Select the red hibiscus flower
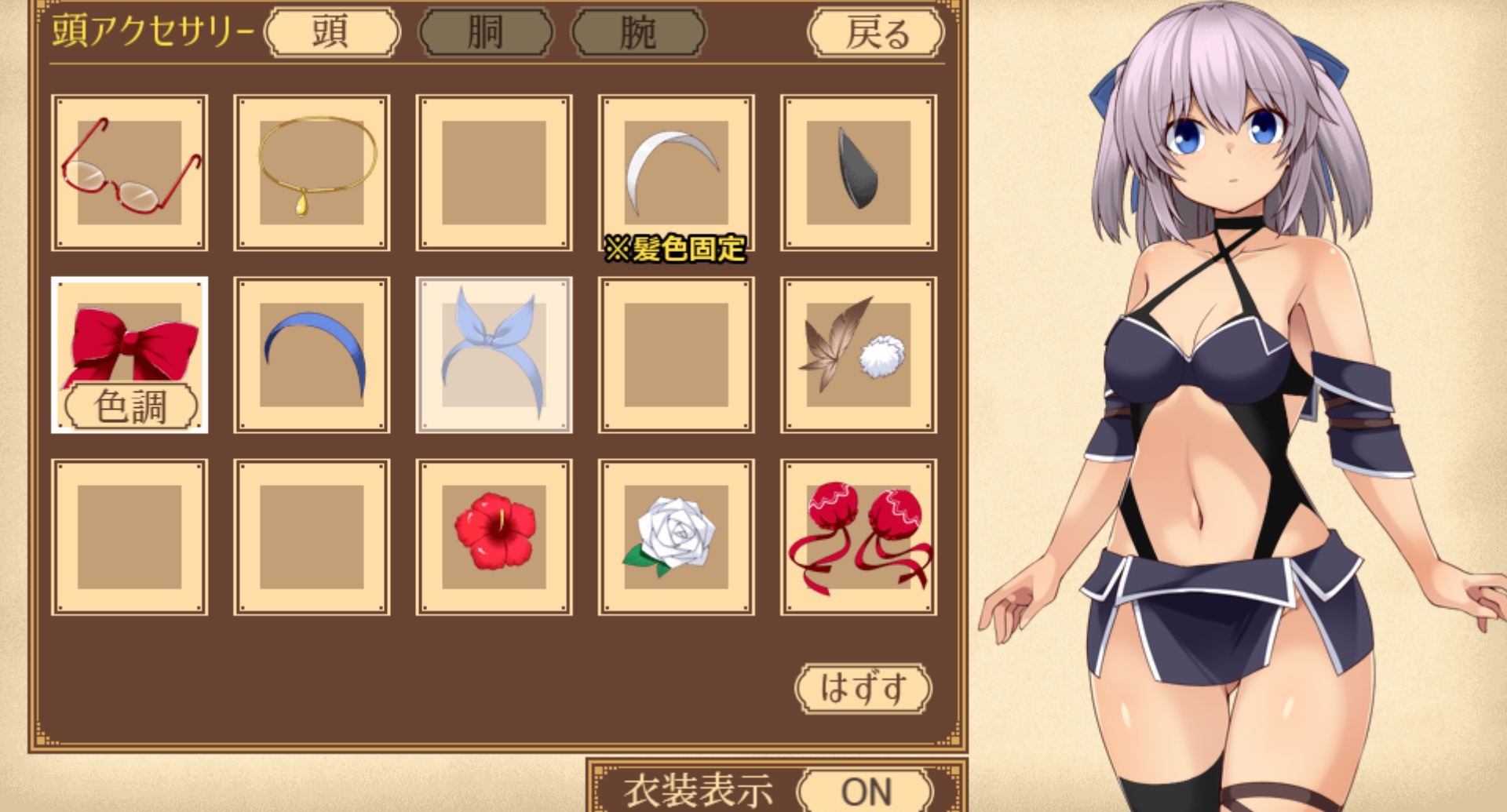1507x812 pixels. tap(494, 537)
